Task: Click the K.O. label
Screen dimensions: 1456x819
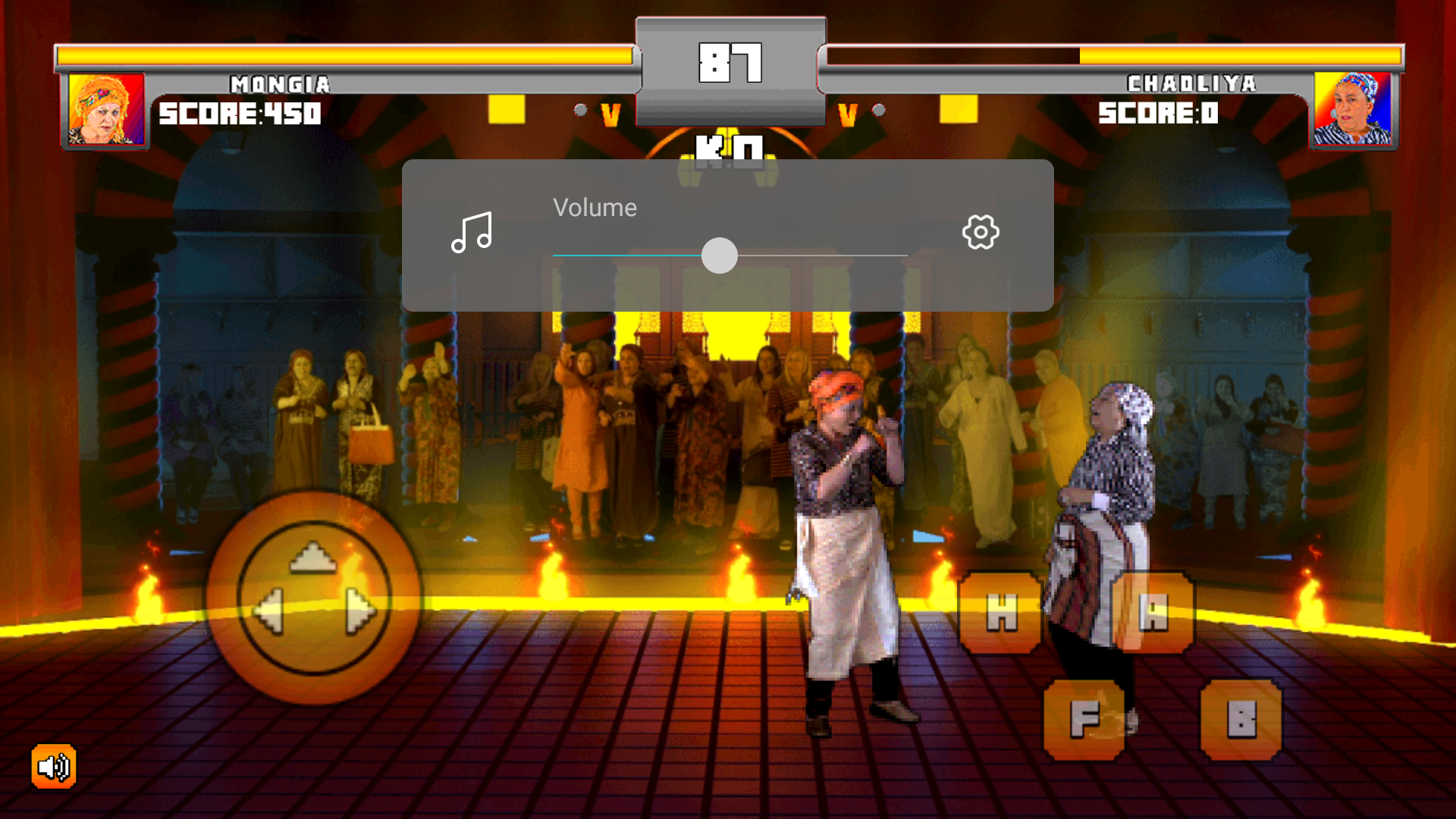Action: [730, 150]
